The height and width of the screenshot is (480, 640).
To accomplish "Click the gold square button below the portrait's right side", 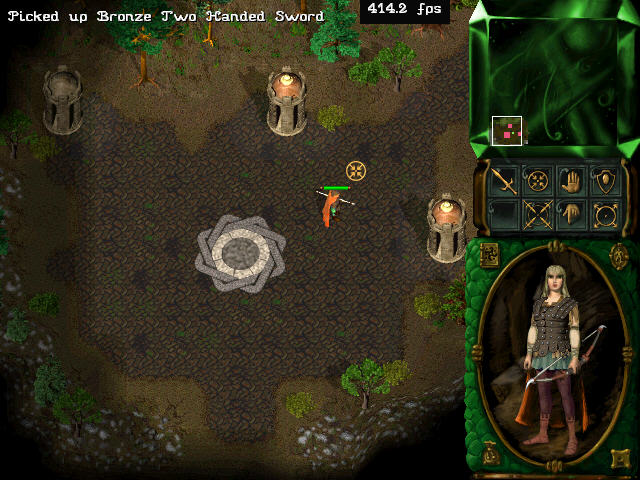I will pos(619,458).
